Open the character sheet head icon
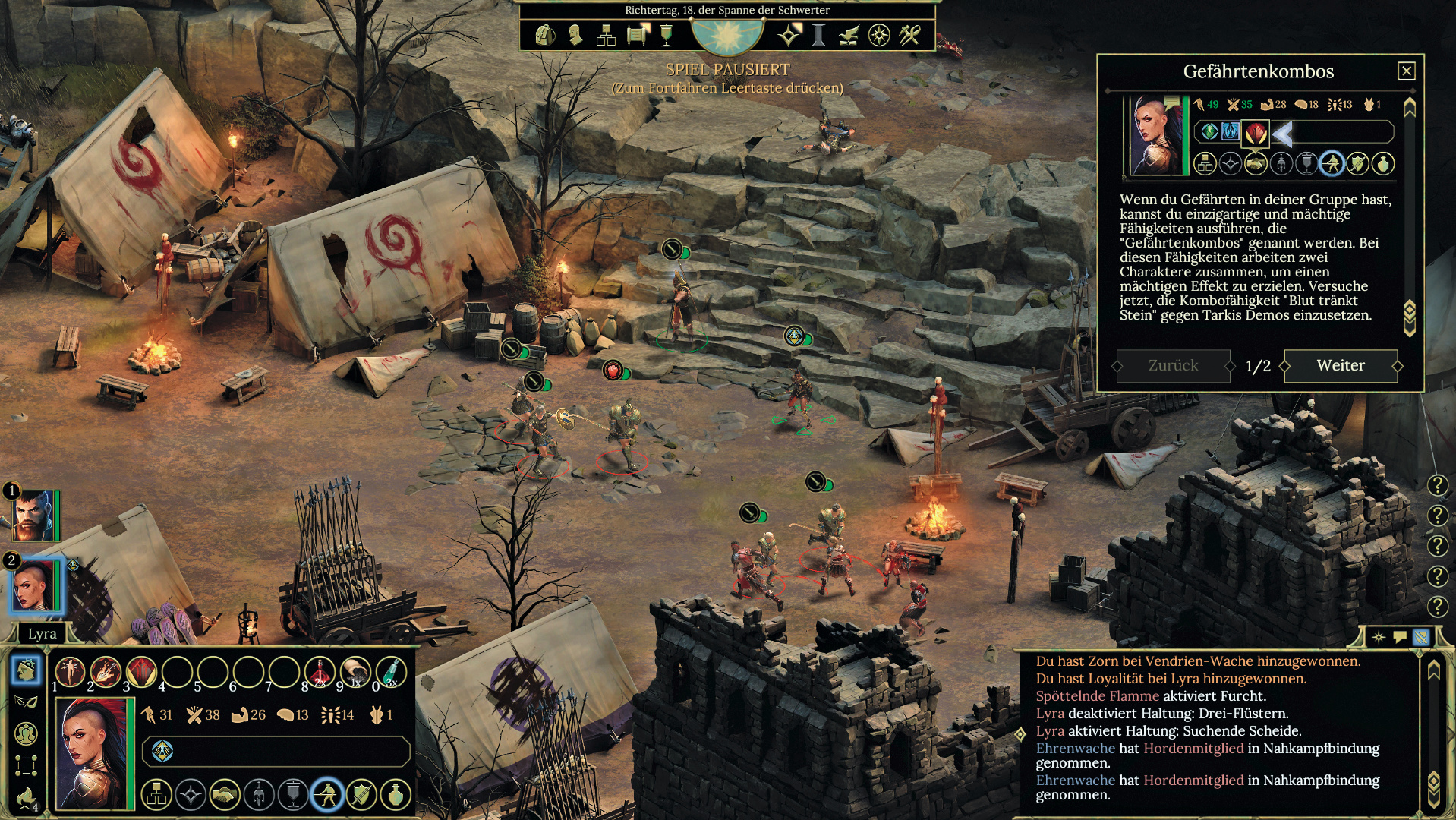1456x820 pixels. coord(575,35)
